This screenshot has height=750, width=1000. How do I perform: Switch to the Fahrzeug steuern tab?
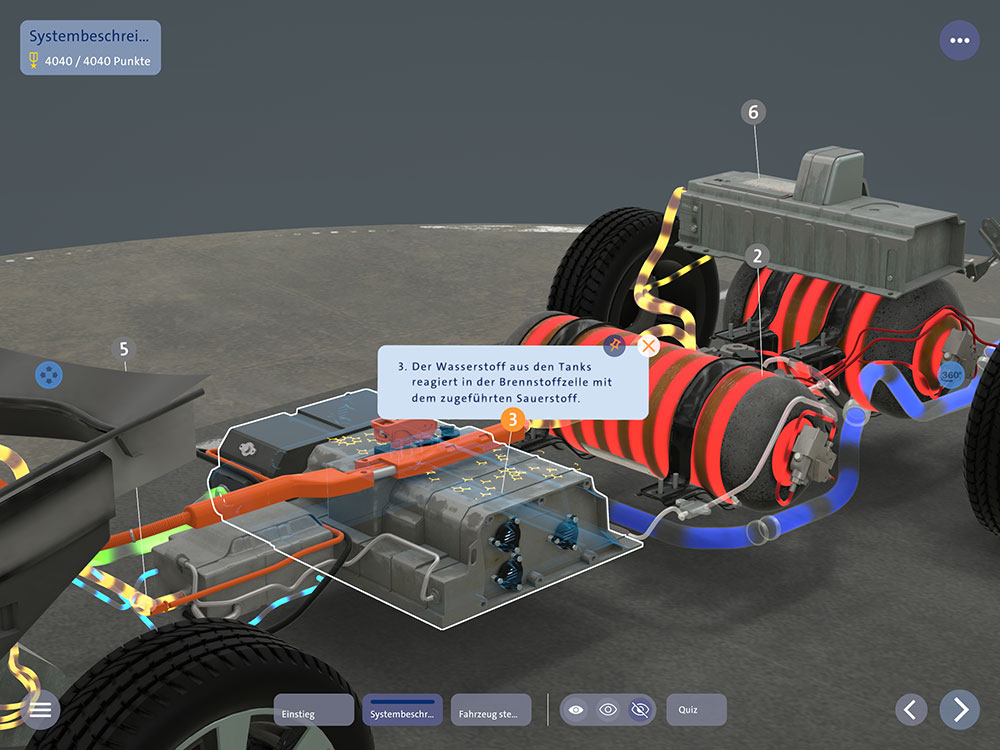click(491, 710)
